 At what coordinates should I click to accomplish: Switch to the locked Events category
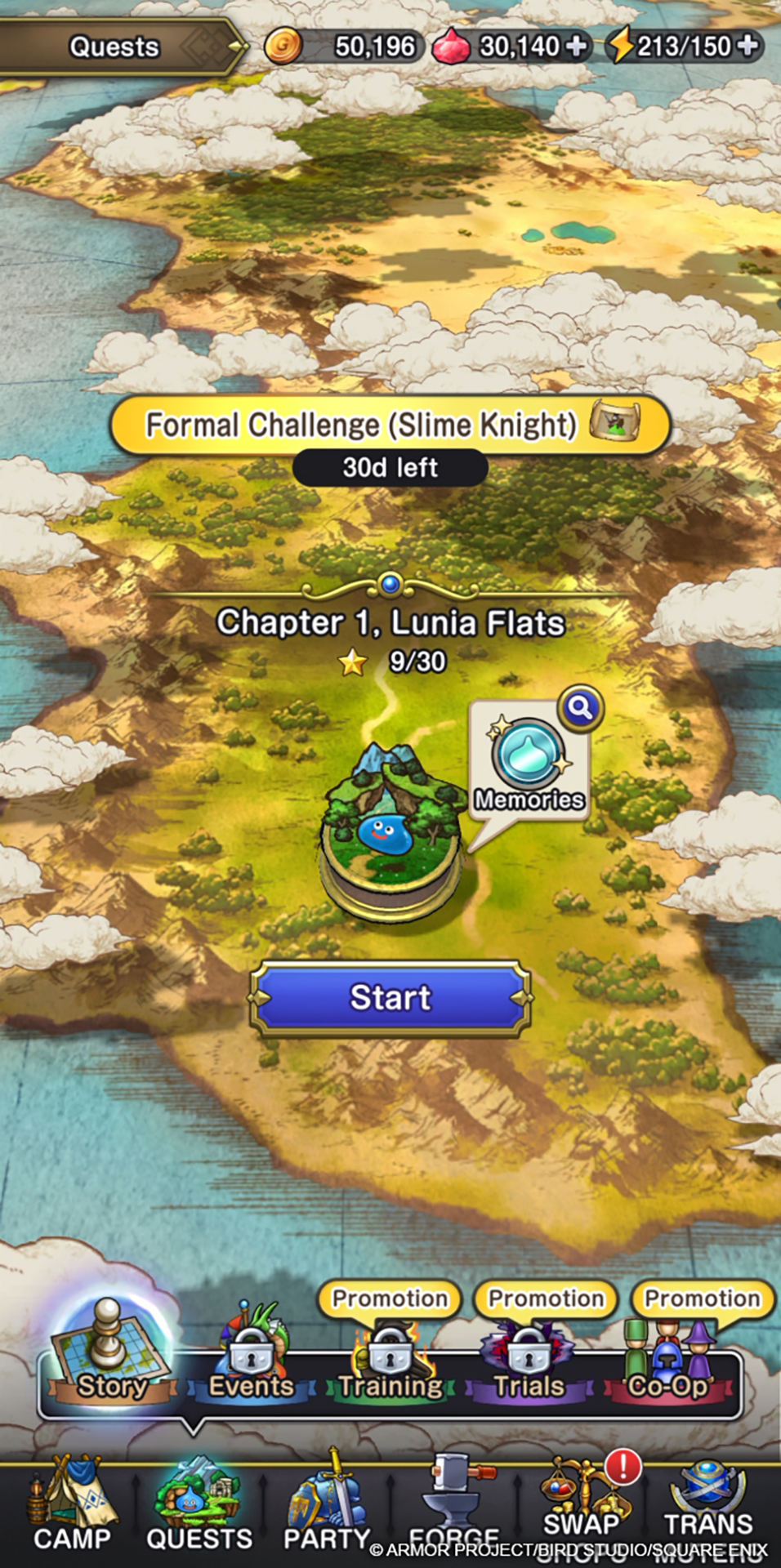251,1362
